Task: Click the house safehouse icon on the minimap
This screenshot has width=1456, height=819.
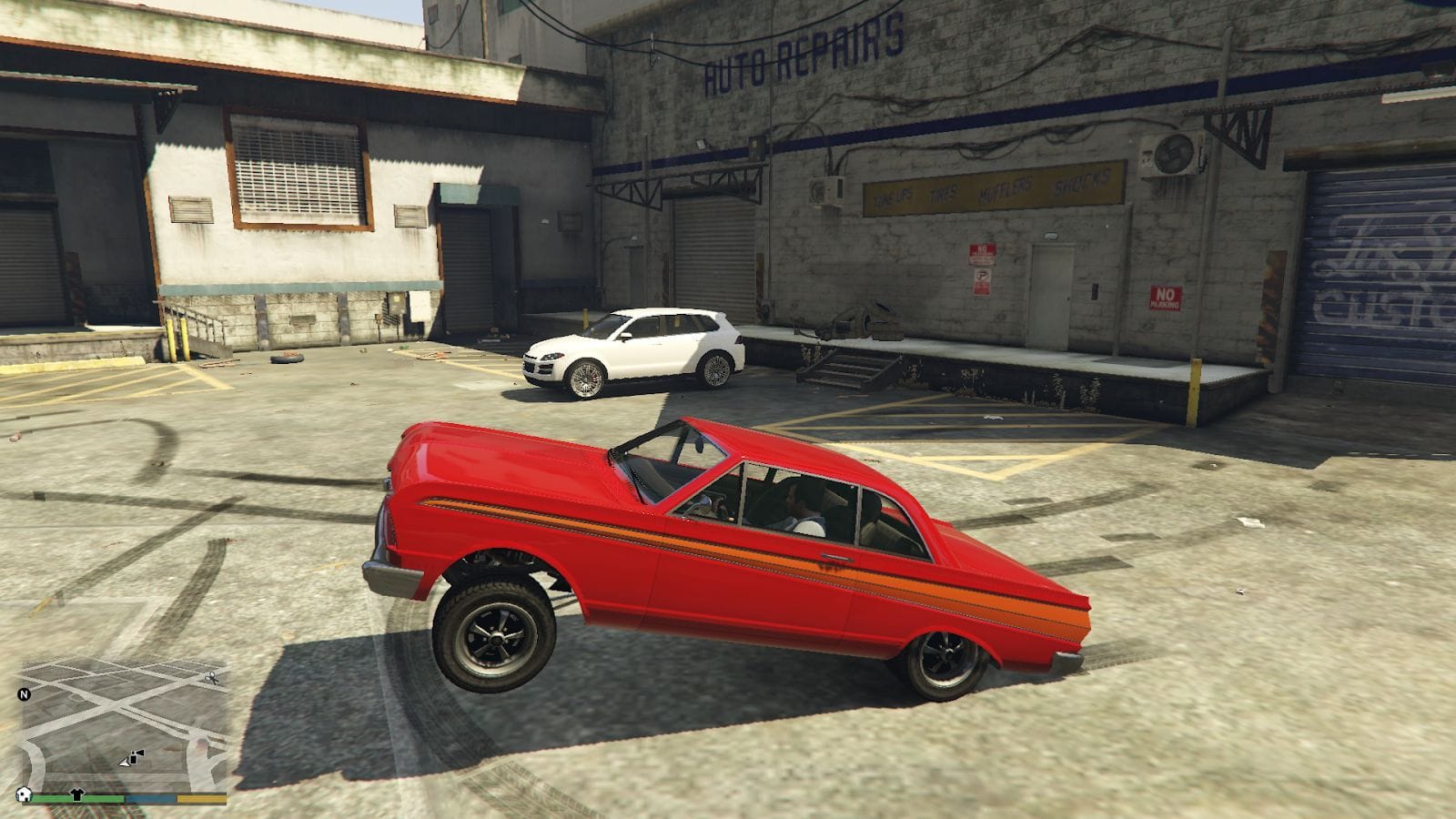Action: [x=24, y=795]
